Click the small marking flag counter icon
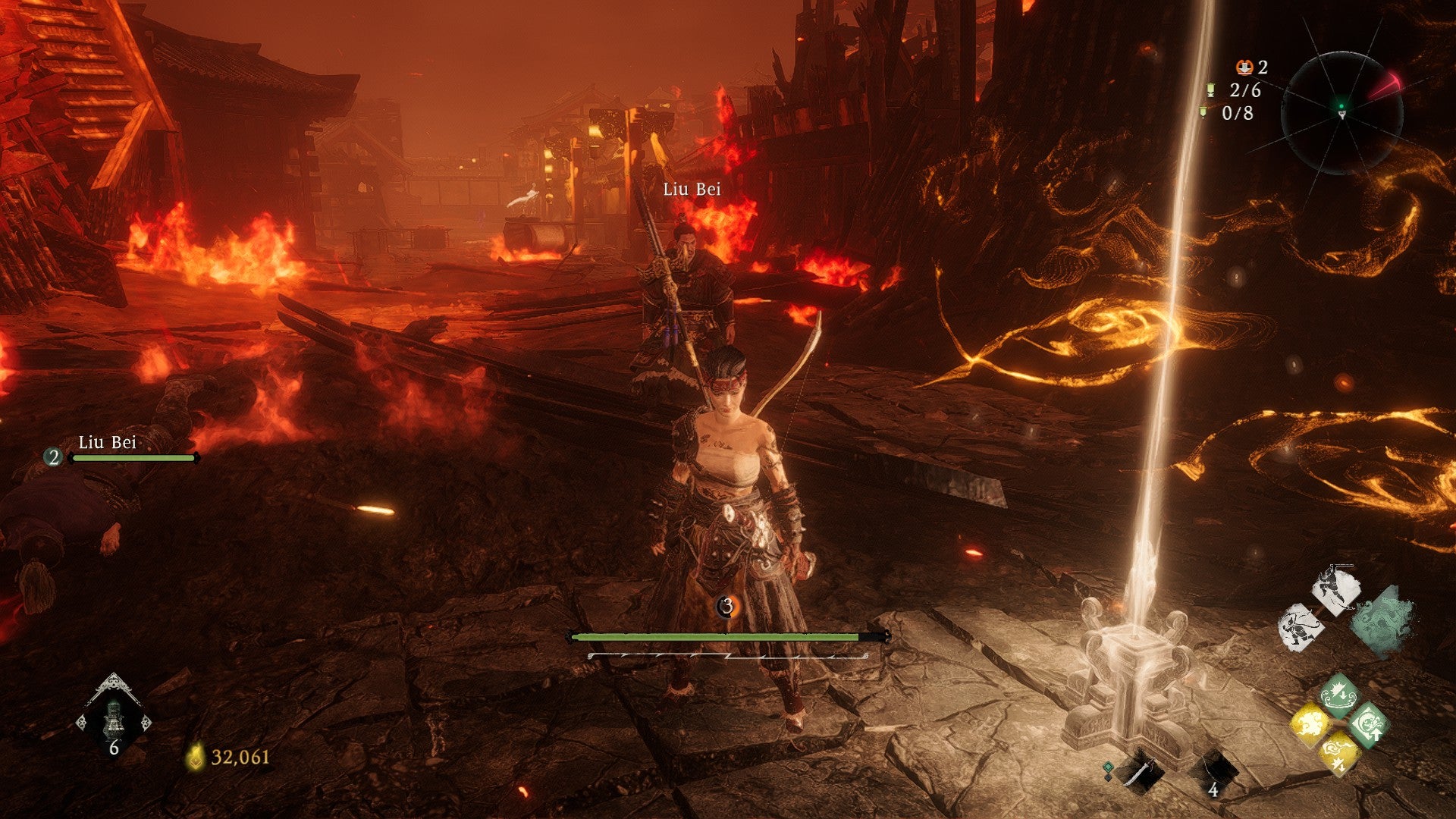Screen dimensions: 1456x819 click(1203, 113)
